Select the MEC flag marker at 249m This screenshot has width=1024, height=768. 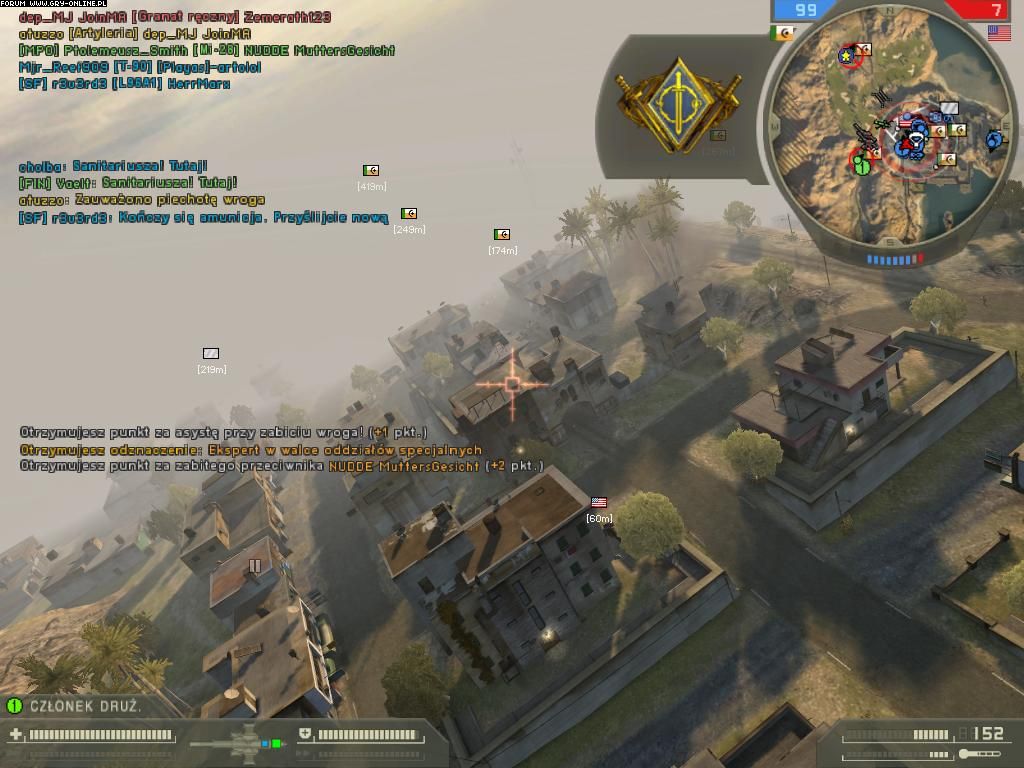click(x=408, y=214)
